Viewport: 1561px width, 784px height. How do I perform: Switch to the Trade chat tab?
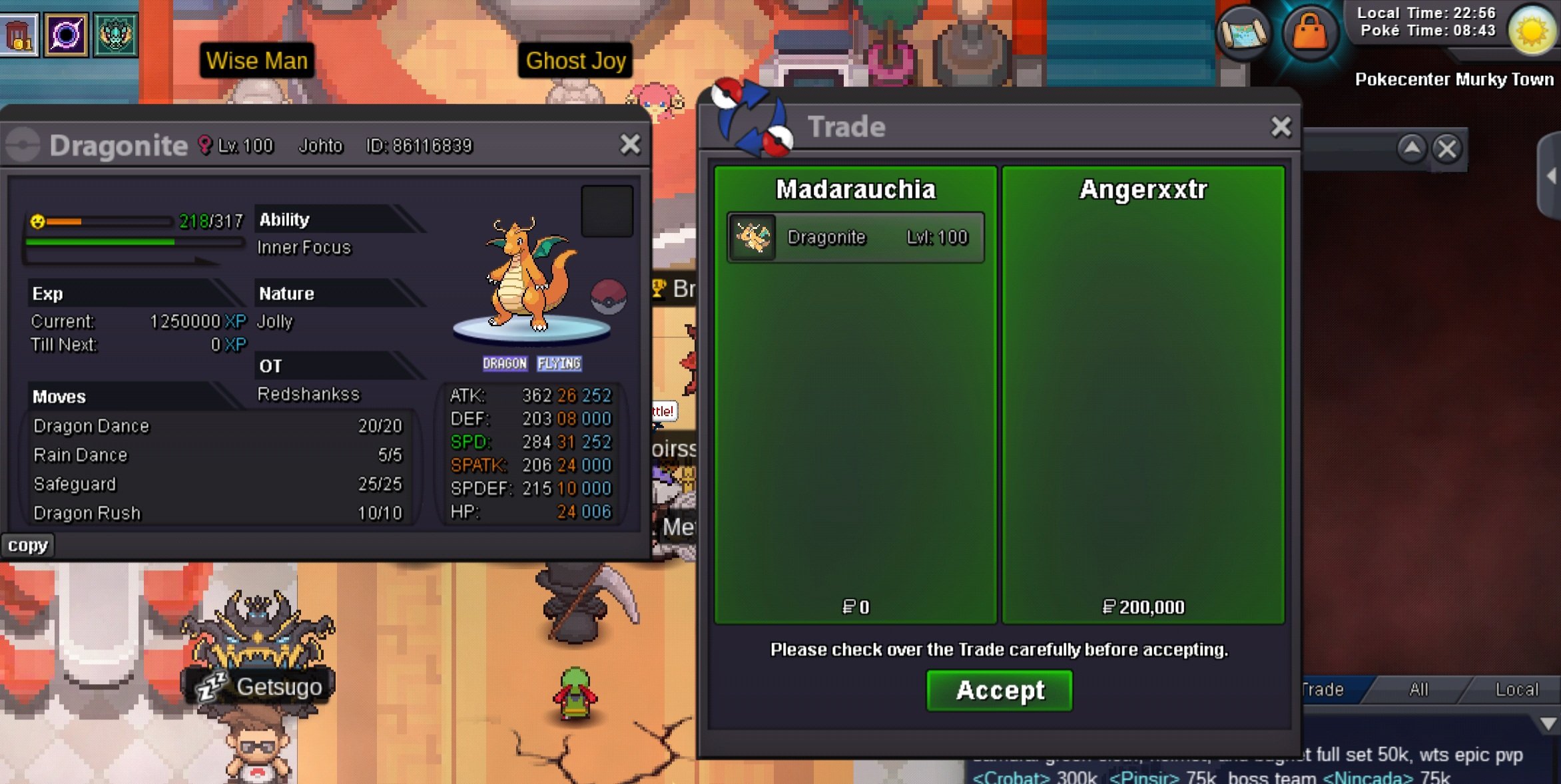coord(1324,689)
